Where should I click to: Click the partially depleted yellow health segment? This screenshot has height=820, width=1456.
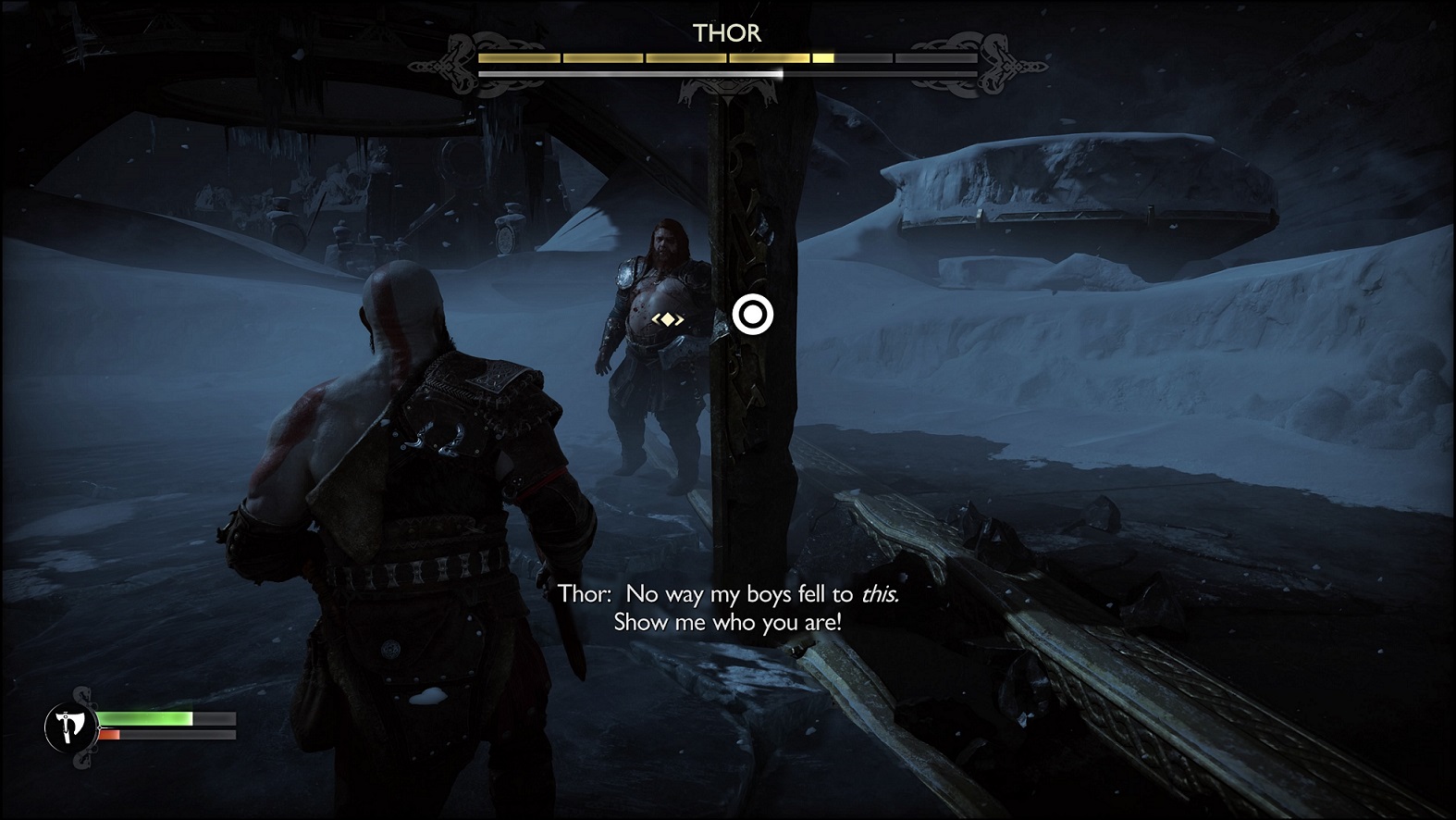[821, 56]
